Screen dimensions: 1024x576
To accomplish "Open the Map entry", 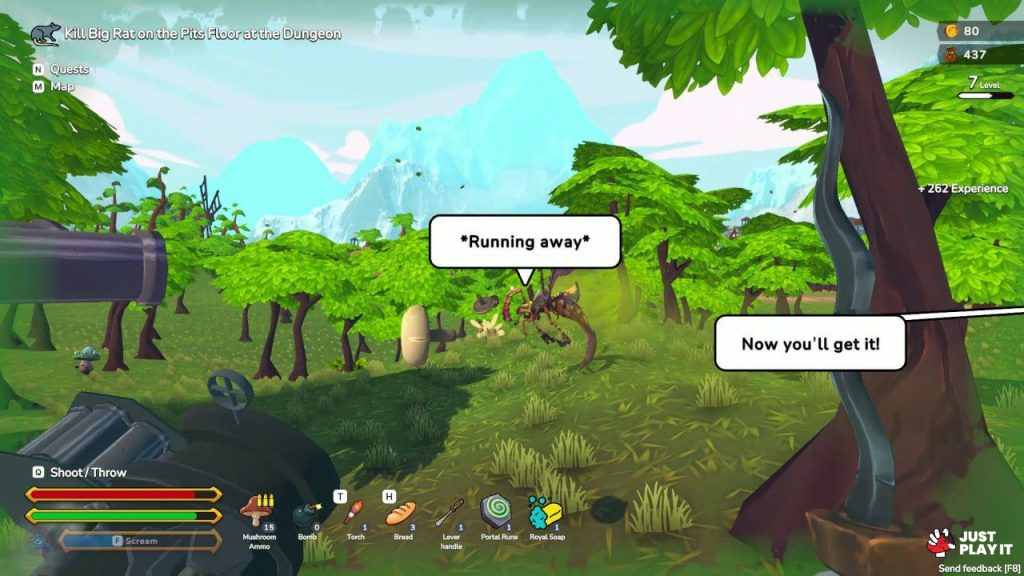I will (x=62, y=86).
